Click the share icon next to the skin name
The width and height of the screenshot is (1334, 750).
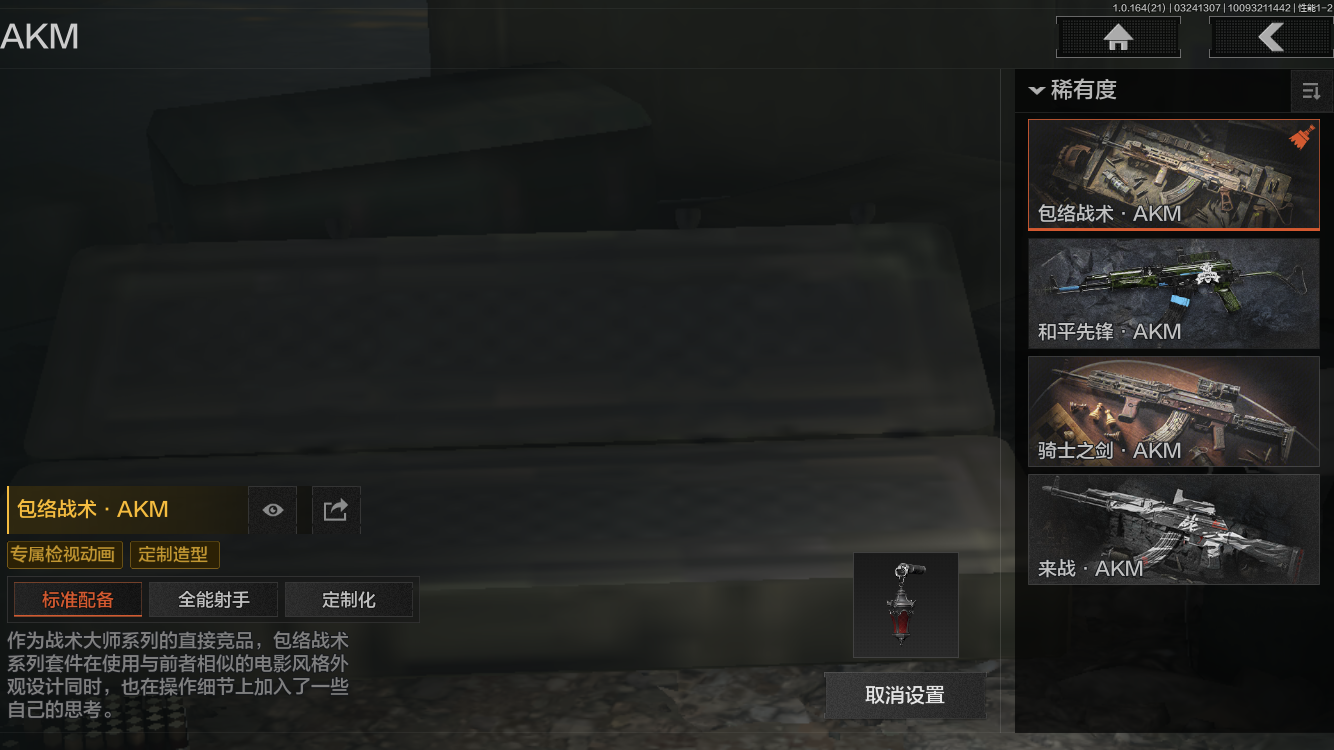click(x=336, y=510)
